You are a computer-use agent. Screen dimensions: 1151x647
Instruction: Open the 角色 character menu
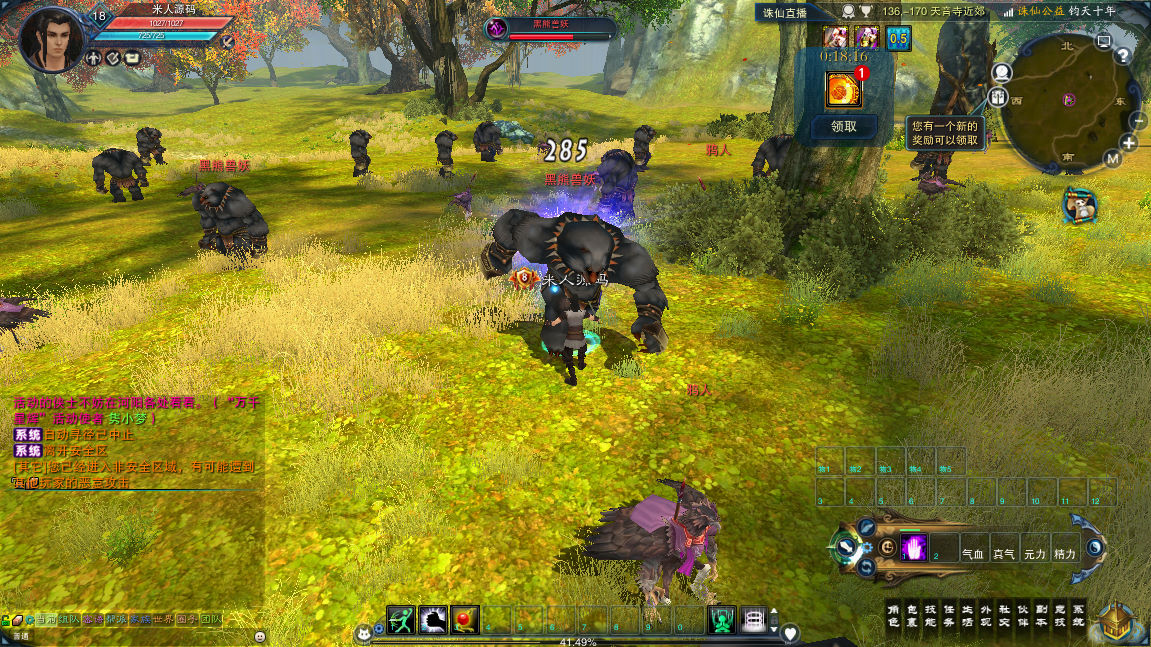[894, 615]
